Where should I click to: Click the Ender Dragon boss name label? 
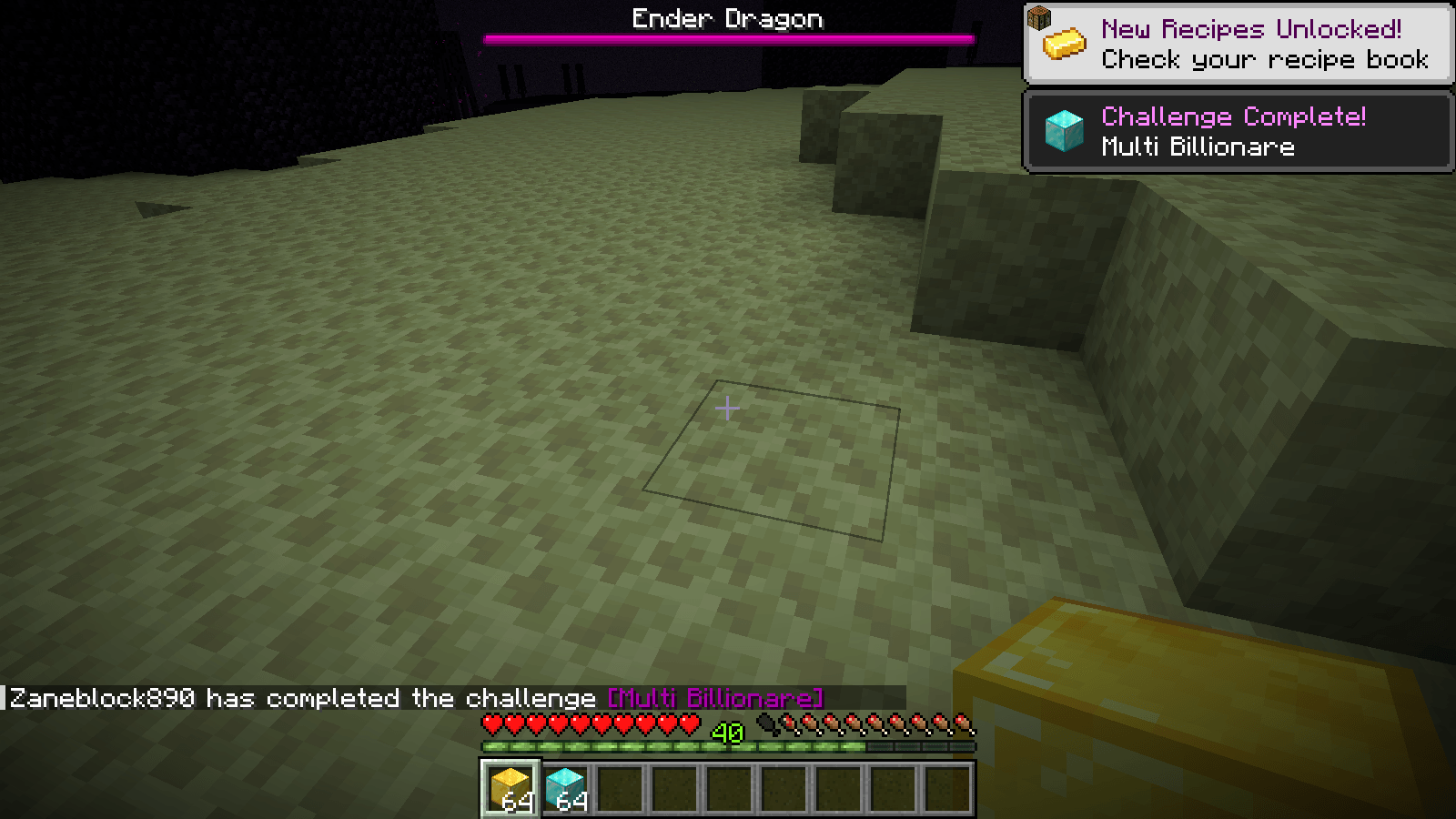[x=728, y=17]
